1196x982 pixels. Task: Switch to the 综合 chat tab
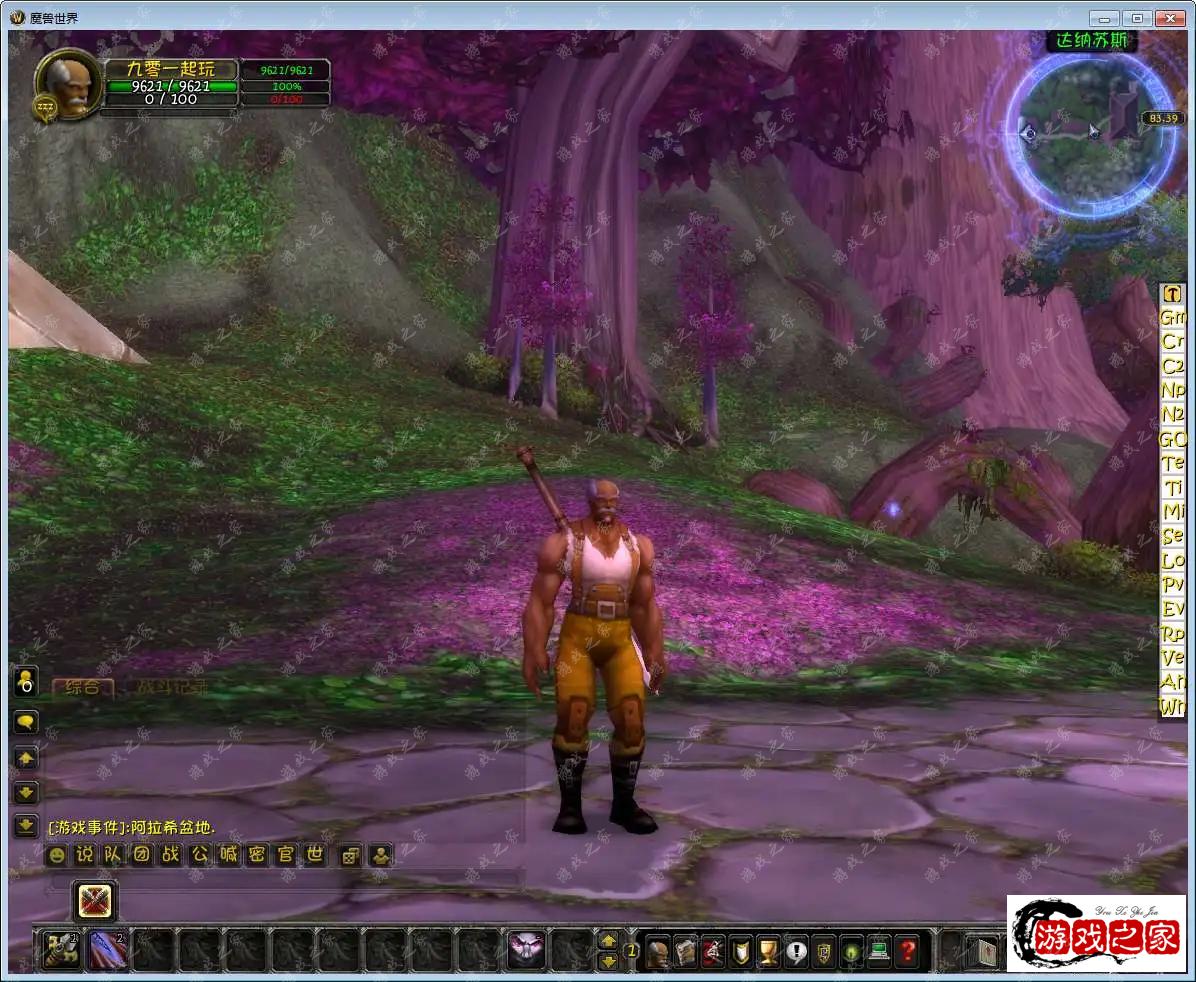click(x=82, y=688)
